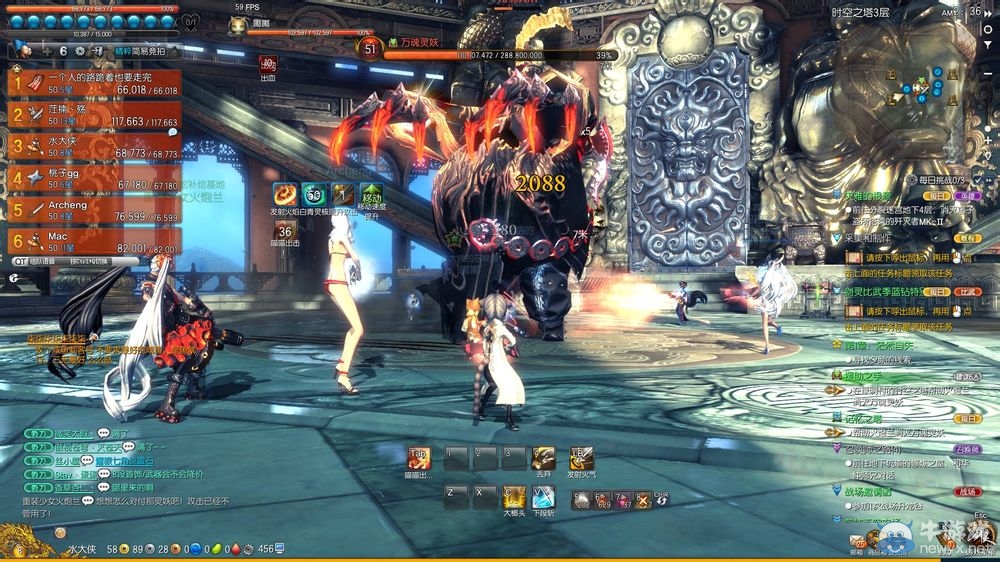Activate the Tab skill 喵喵出击

[419, 458]
